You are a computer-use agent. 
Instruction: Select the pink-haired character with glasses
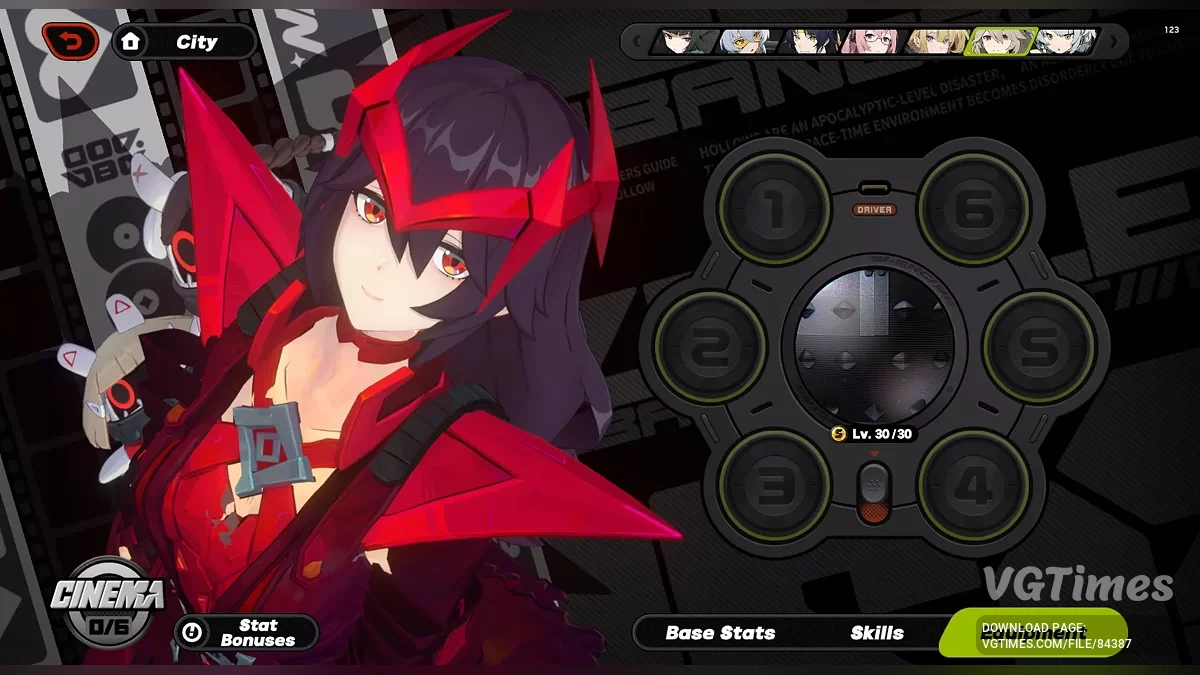pyautogui.click(x=868, y=41)
